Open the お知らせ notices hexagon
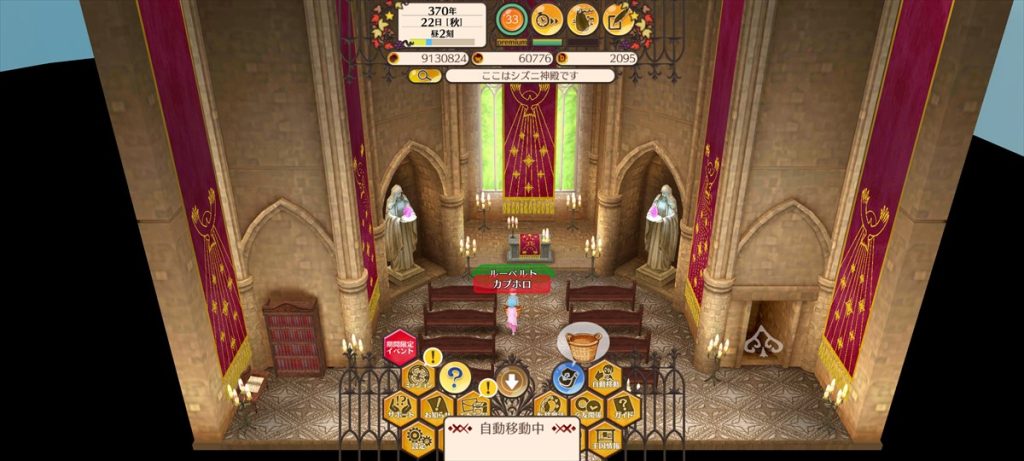 coord(436,408)
